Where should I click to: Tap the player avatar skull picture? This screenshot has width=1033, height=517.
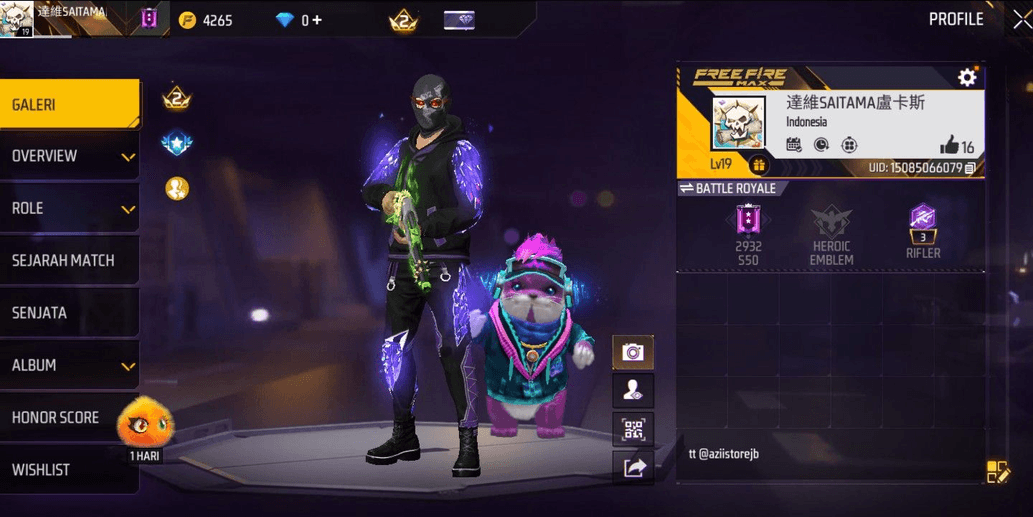739,124
